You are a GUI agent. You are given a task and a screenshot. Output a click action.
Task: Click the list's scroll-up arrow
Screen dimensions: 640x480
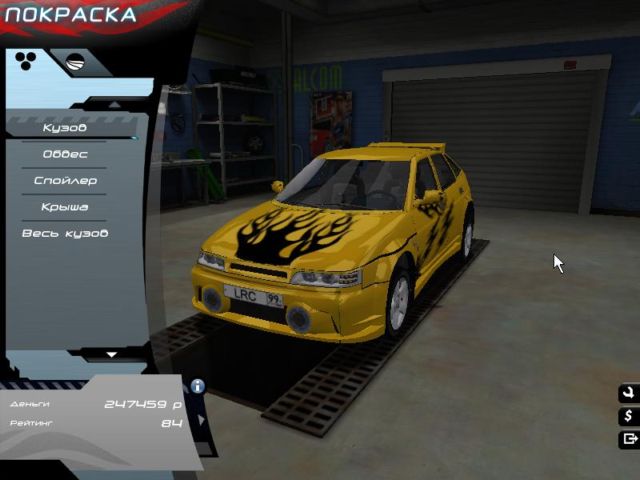coord(113,104)
